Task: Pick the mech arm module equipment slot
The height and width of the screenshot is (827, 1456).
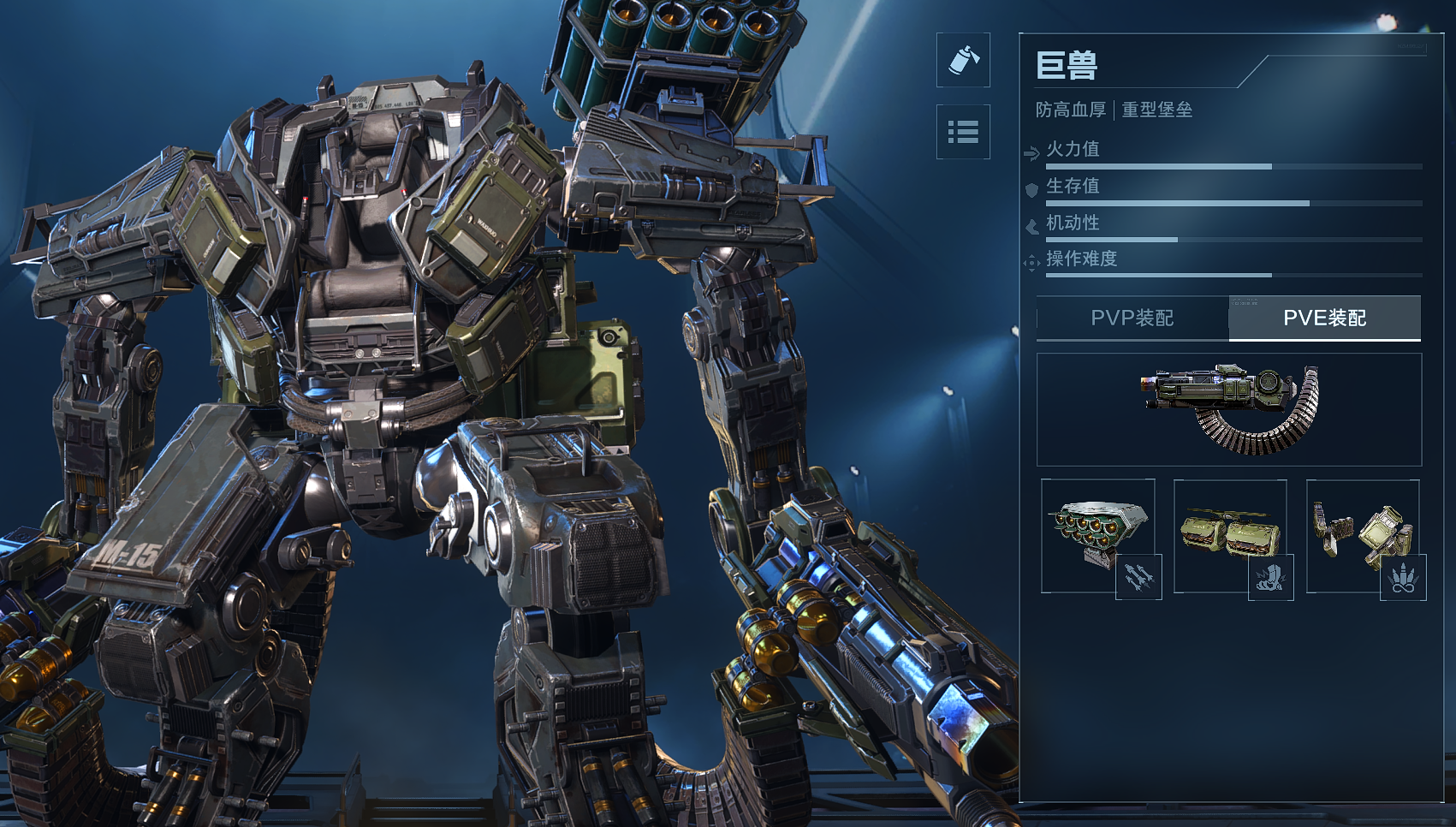Action: 1363,536
